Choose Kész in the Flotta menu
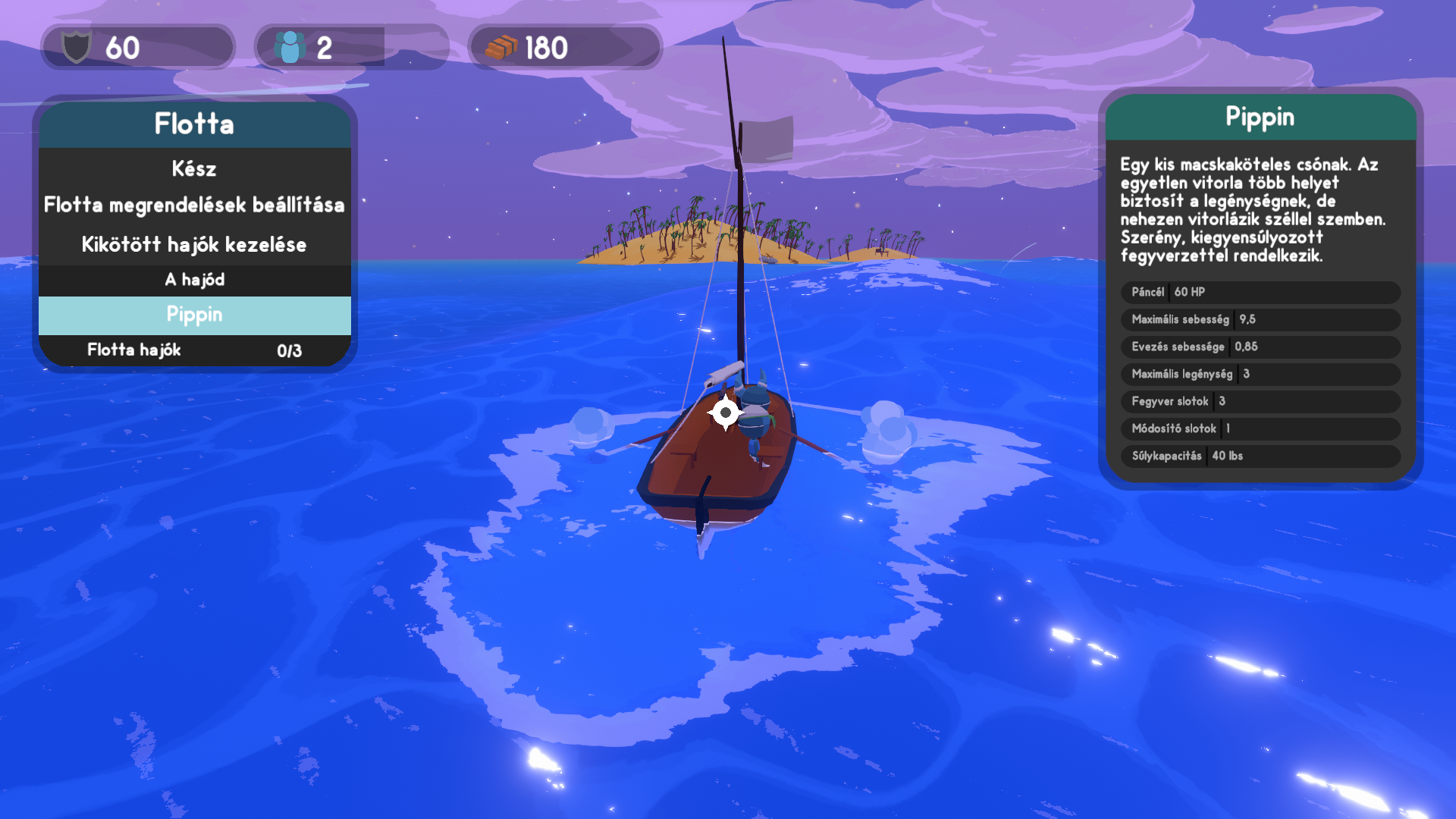This screenshot has width=1456, height=819. [x=194, y=168]
